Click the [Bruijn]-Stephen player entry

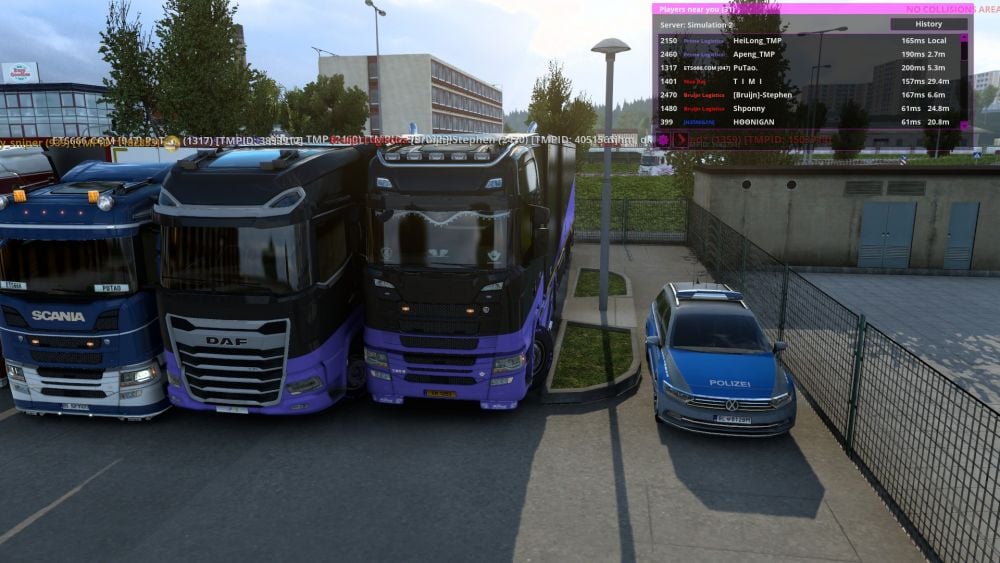[762, 95]
